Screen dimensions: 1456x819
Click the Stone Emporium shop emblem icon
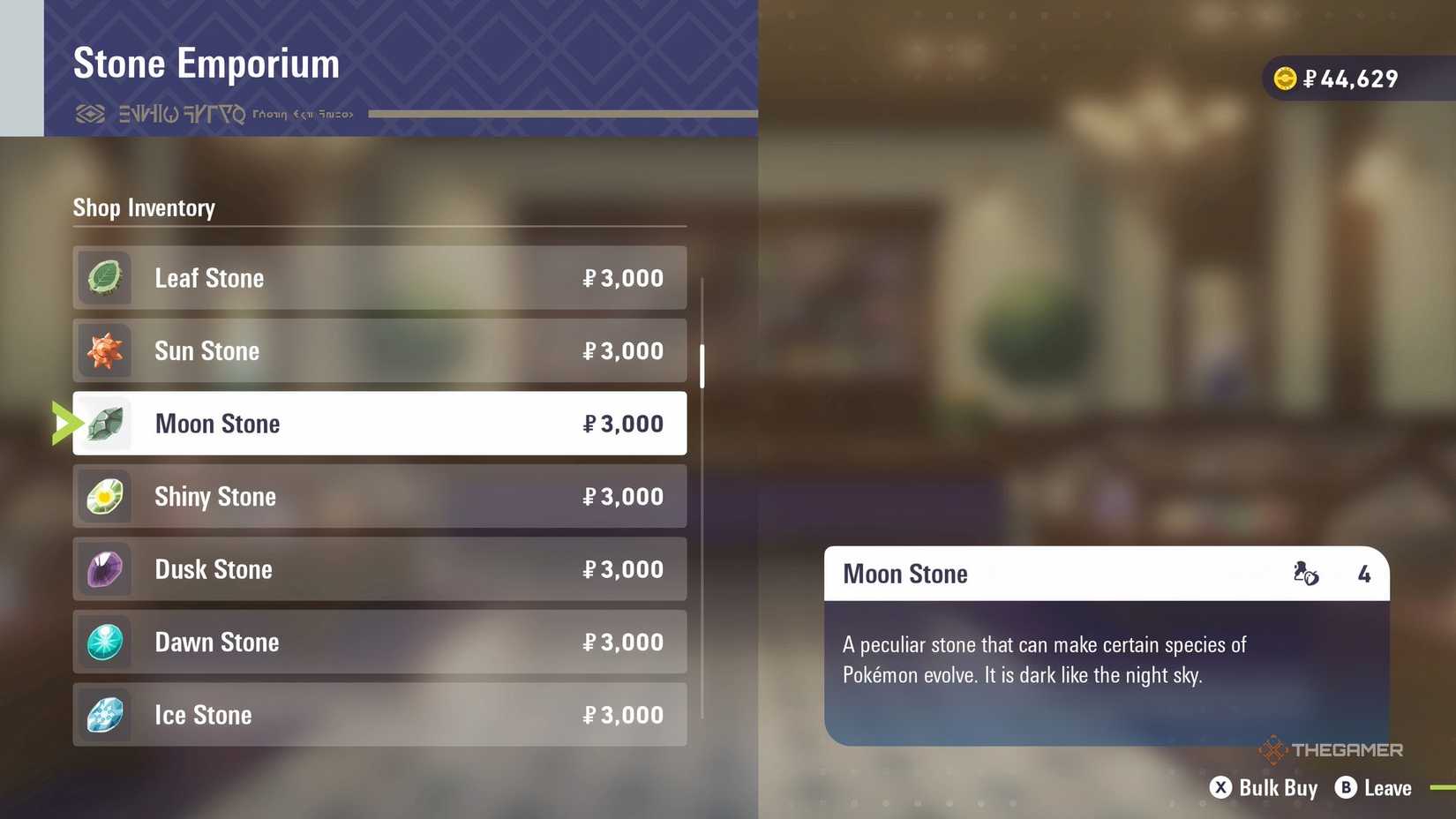tap(91, 113)
